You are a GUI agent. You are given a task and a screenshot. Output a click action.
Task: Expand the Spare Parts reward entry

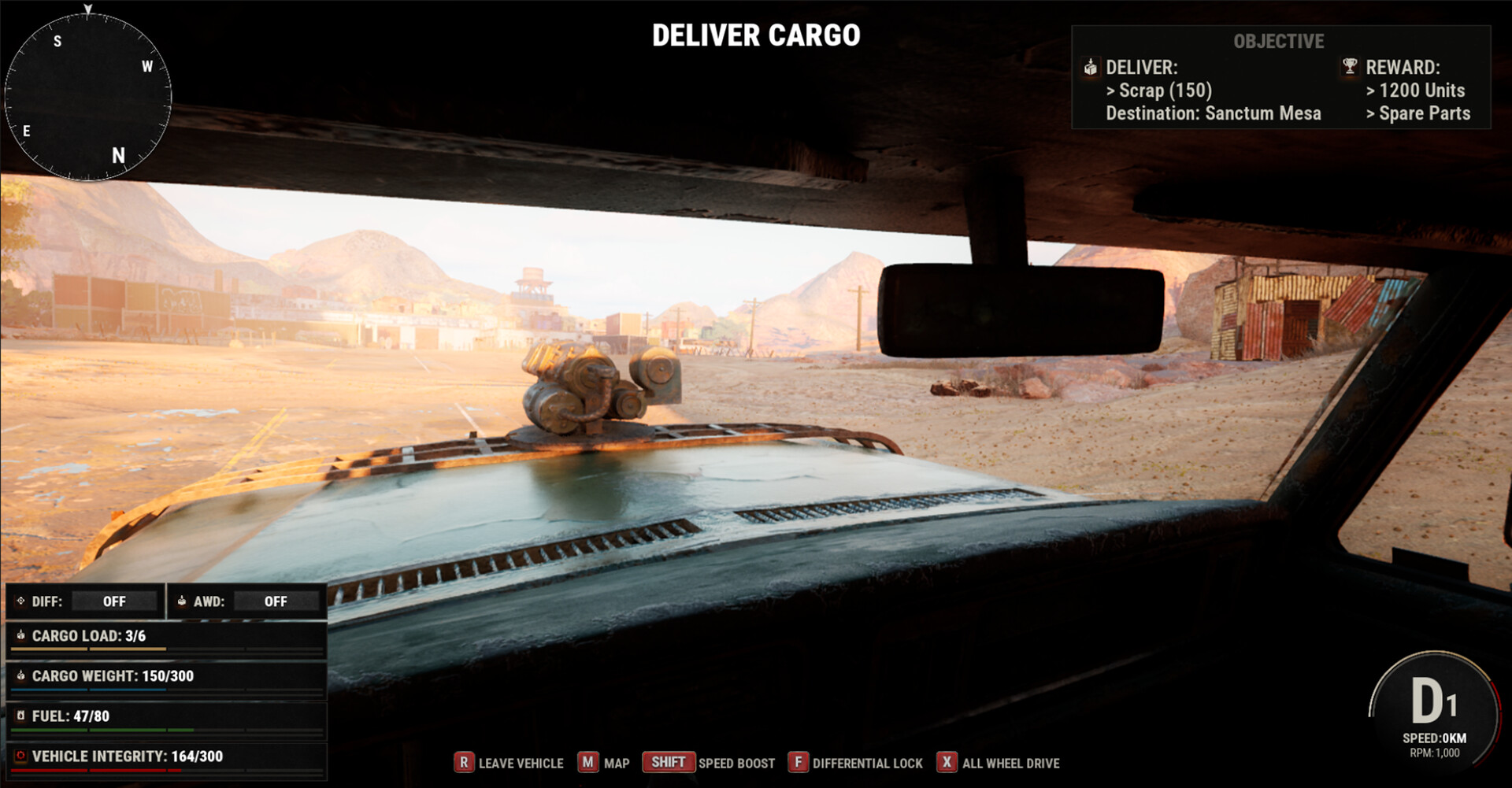point(1418,113)
